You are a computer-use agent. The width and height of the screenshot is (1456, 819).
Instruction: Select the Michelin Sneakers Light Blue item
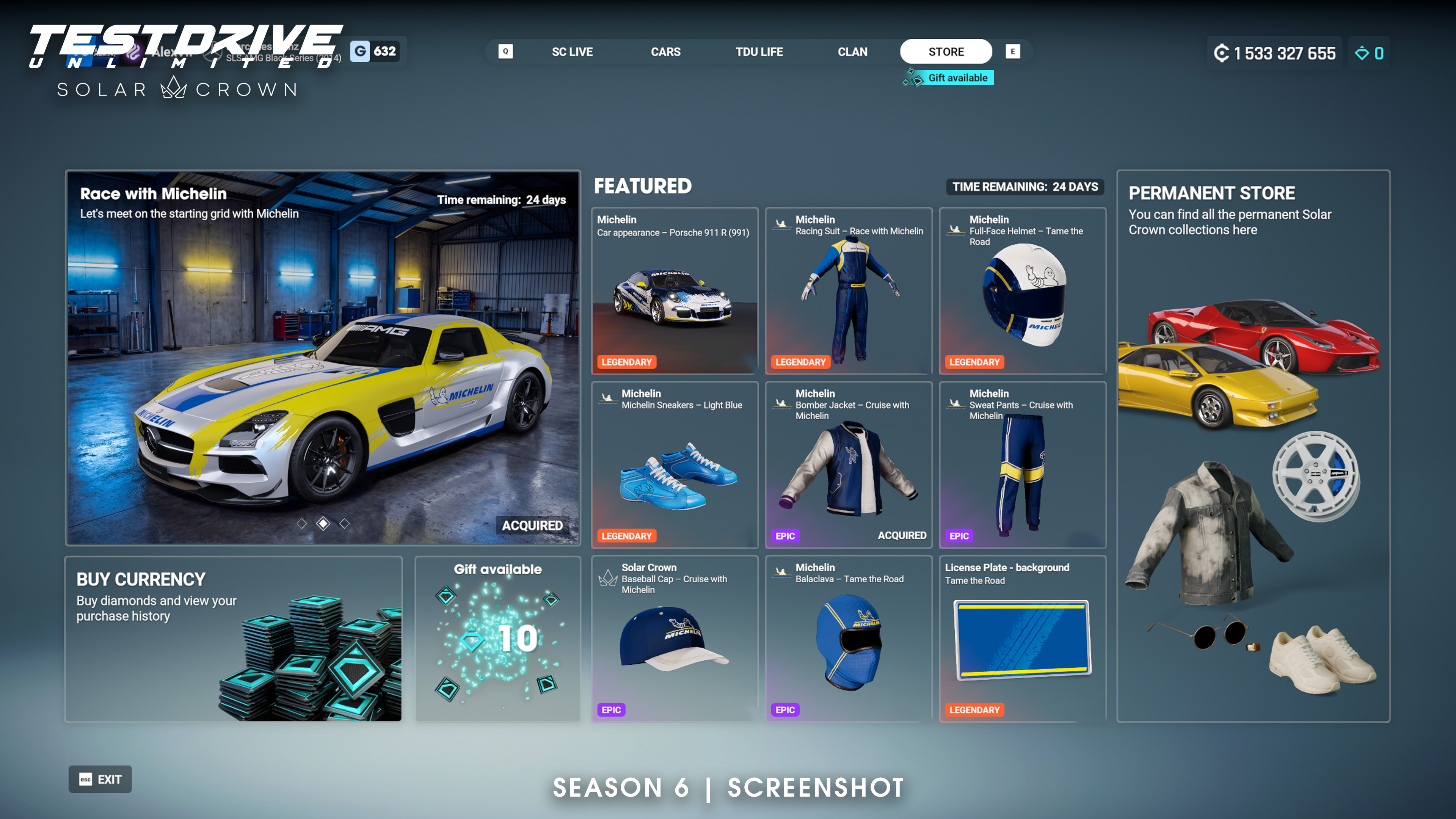coord(674,464)
